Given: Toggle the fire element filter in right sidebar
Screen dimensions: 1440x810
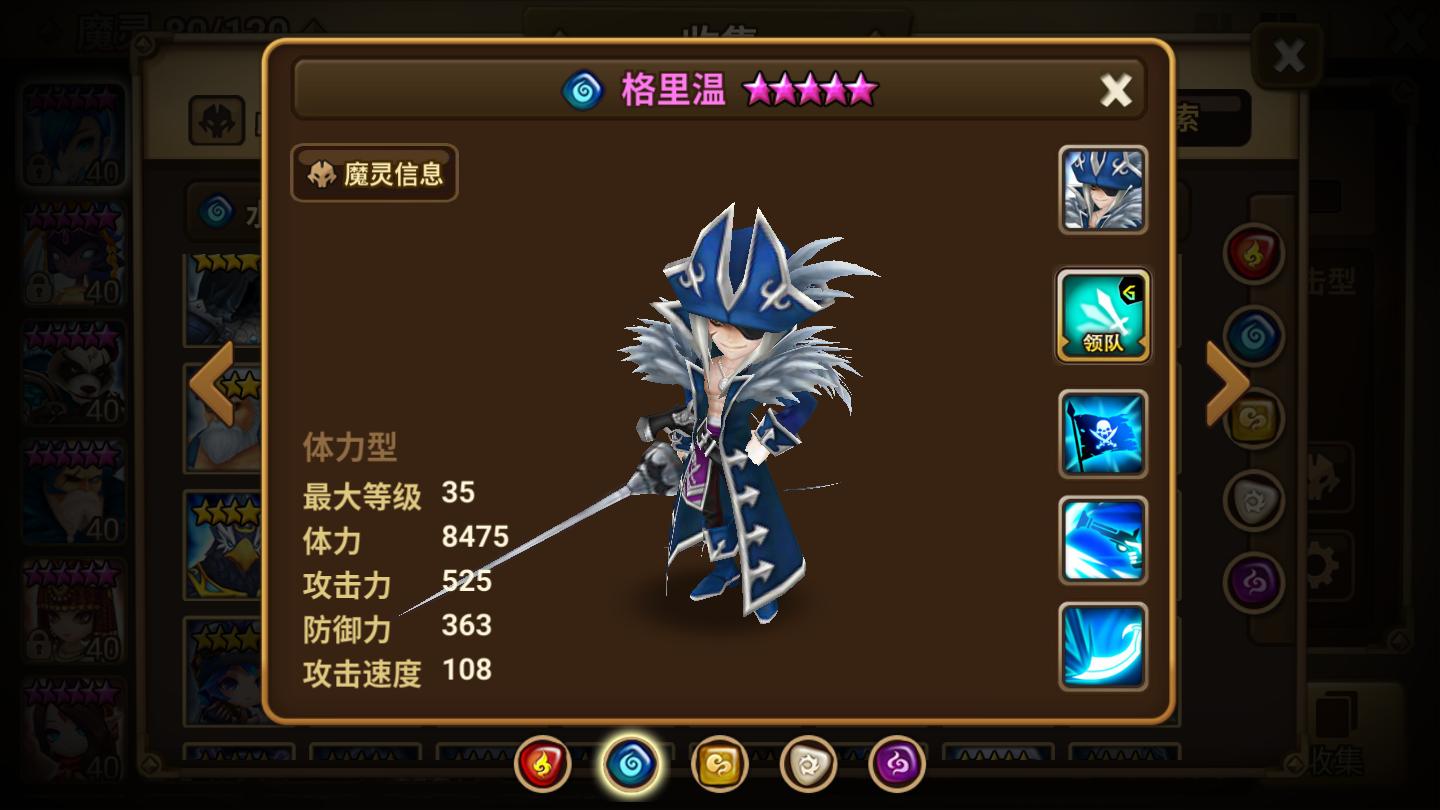Looking at the screenshot, I should (x=1255, y=253).
